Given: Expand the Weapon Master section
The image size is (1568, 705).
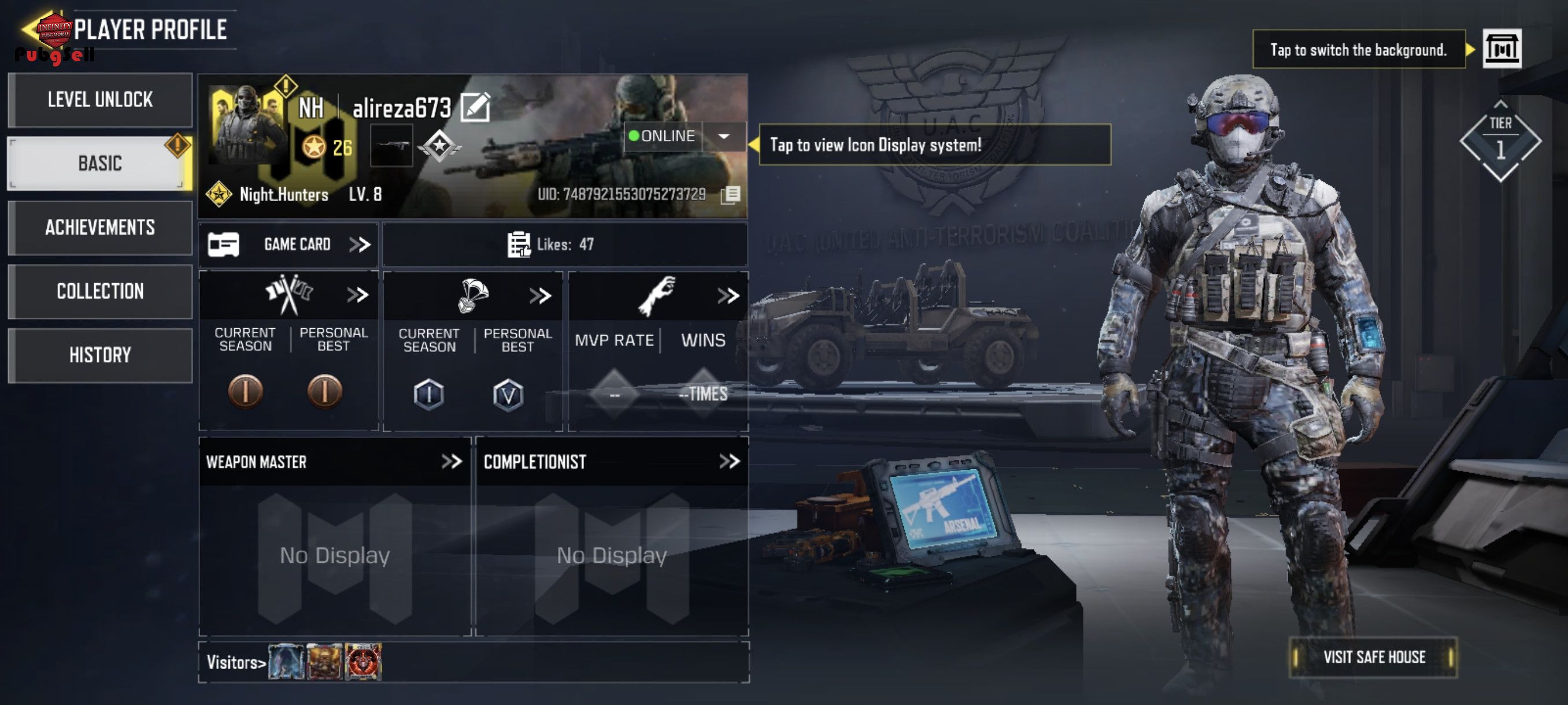Looking at the screenshot, I should (x=451, y=462).
